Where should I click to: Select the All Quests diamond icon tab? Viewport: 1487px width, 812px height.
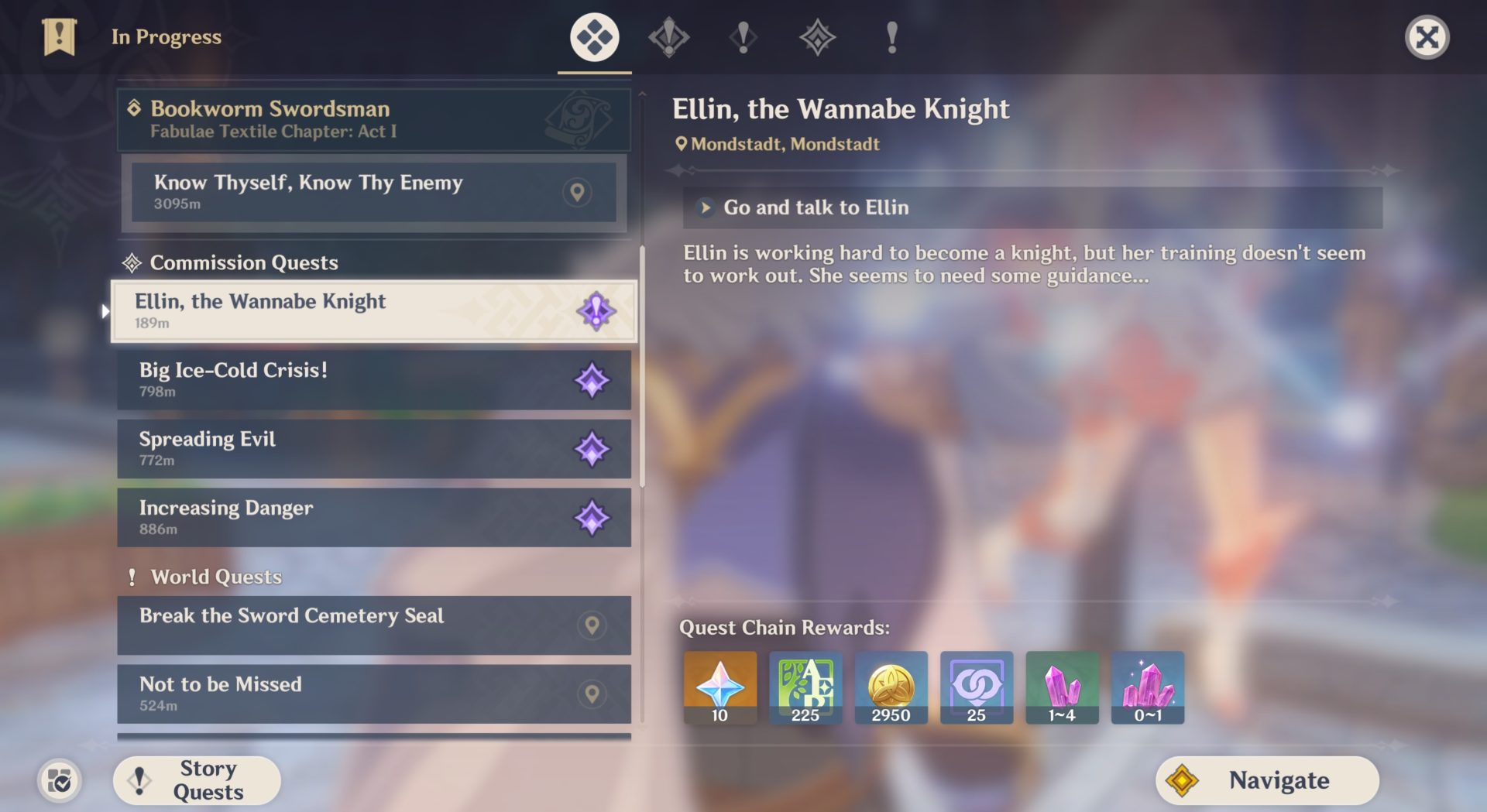click(x=592, y=36)
